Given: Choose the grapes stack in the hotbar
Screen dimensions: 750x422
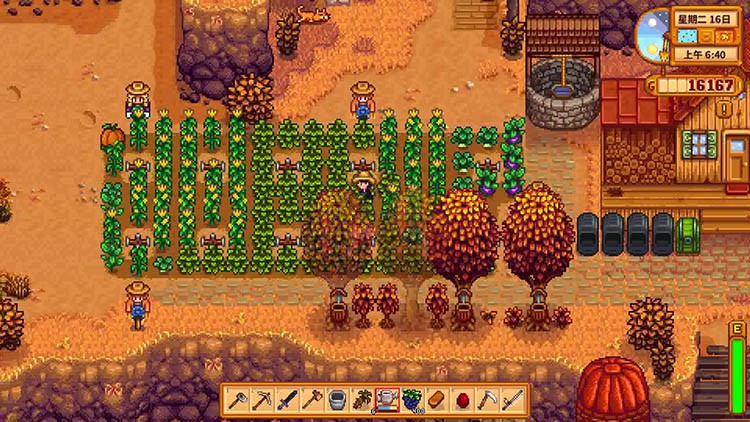Looking at the screenshot, I should [x=412, y=400].
